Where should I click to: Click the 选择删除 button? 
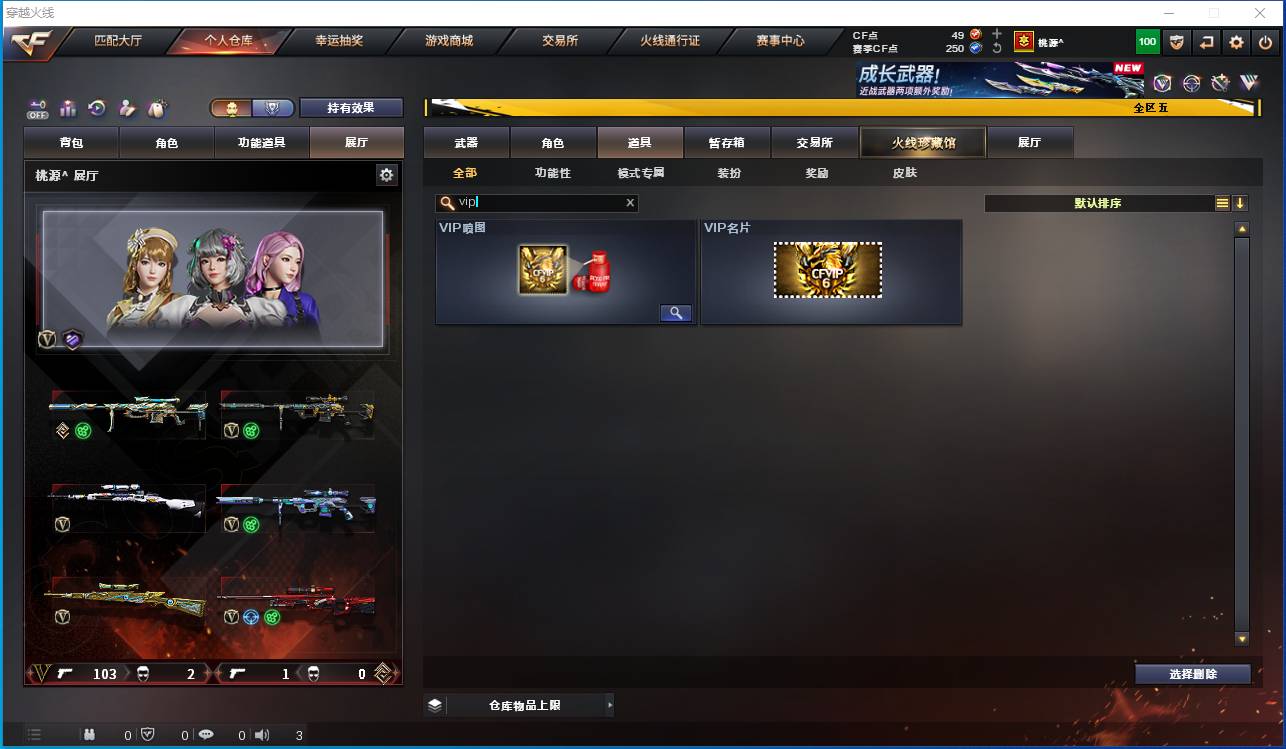(1192, 673)
